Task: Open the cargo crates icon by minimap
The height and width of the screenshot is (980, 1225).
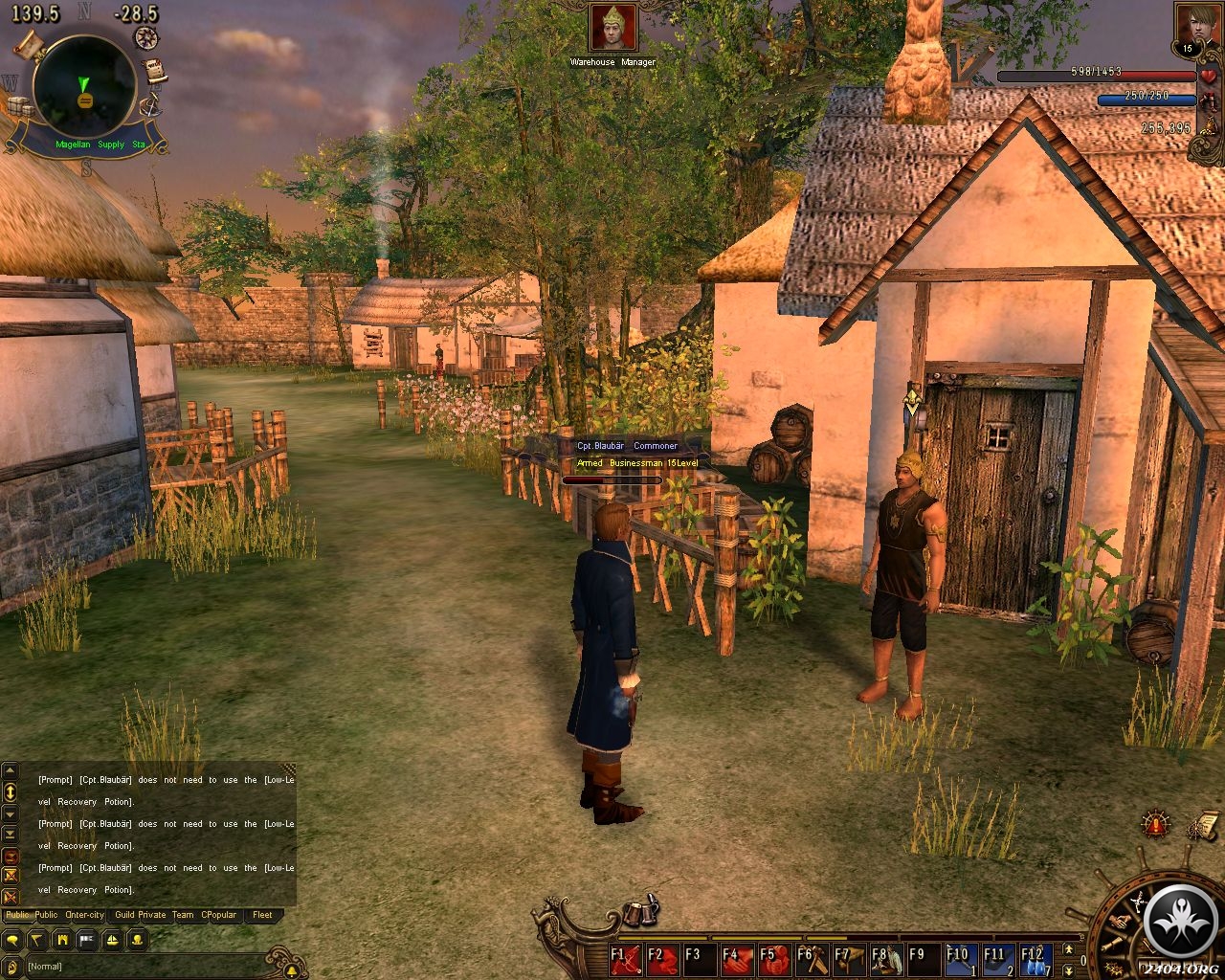Action: click(x=21, y=108)
